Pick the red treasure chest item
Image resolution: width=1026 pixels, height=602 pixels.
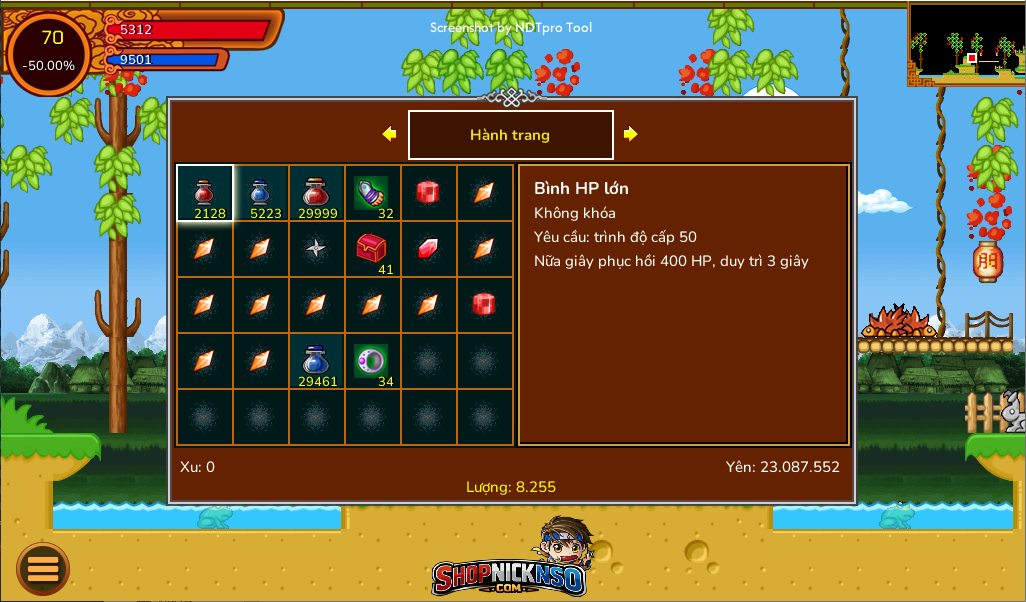[x=373, y=249]
